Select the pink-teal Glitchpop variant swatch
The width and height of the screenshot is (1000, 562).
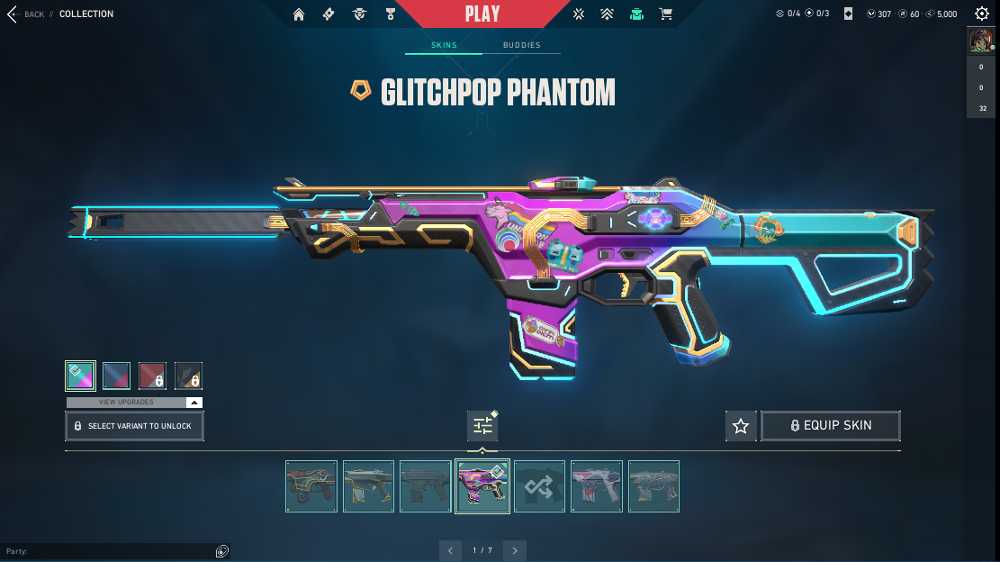(80, 376)
